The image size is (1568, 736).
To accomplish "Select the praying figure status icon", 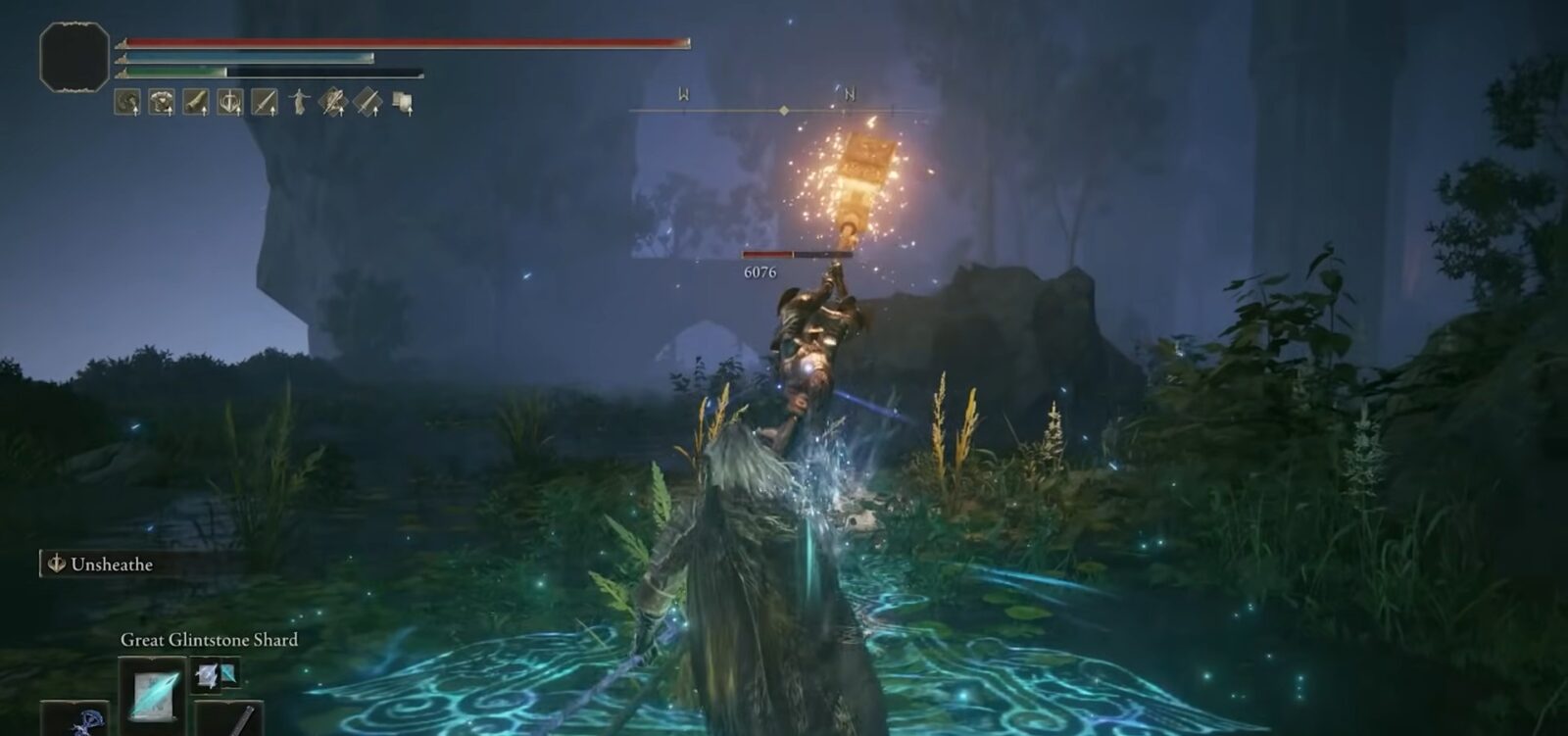I will click(x=299, y=102).
